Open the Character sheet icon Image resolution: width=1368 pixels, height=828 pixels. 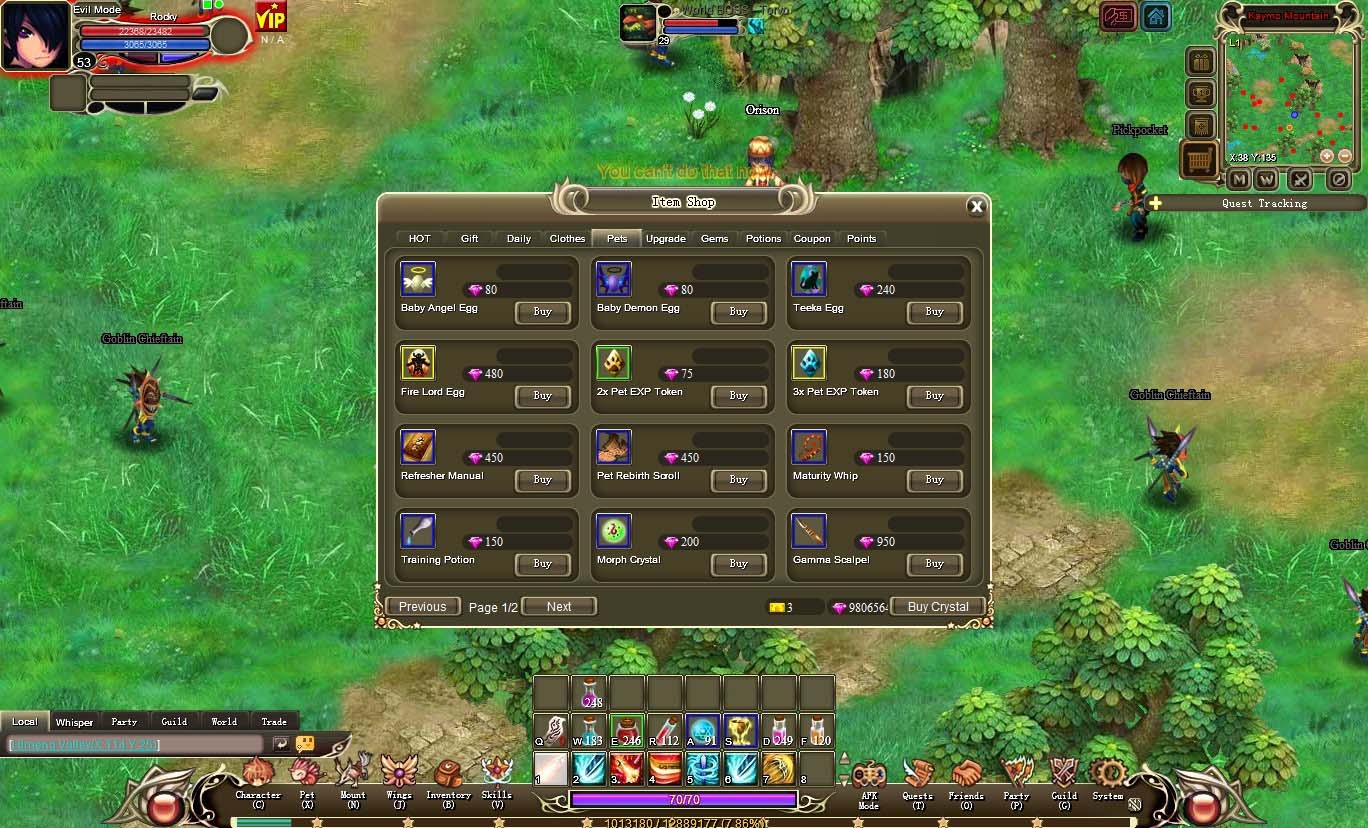(x=258, y=774)
